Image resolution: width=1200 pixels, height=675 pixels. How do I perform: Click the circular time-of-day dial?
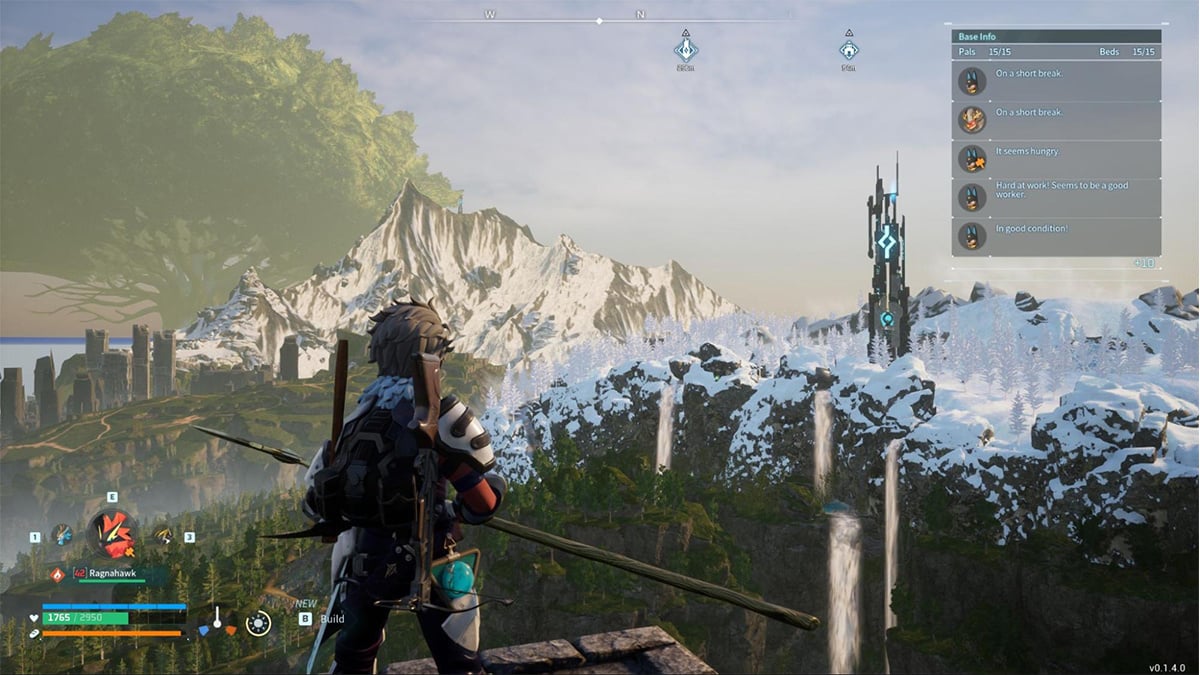pyautogui.click(x=258, y=624)
